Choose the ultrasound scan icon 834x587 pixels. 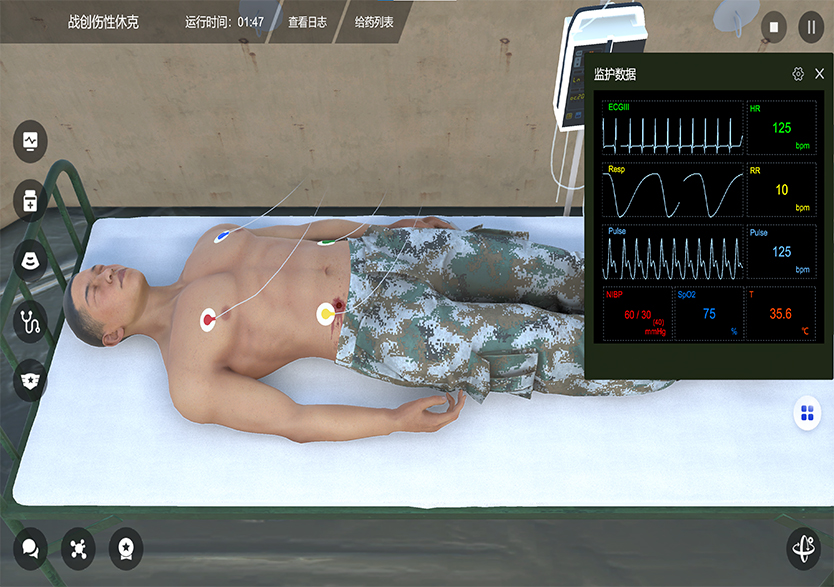coord(30,260)
